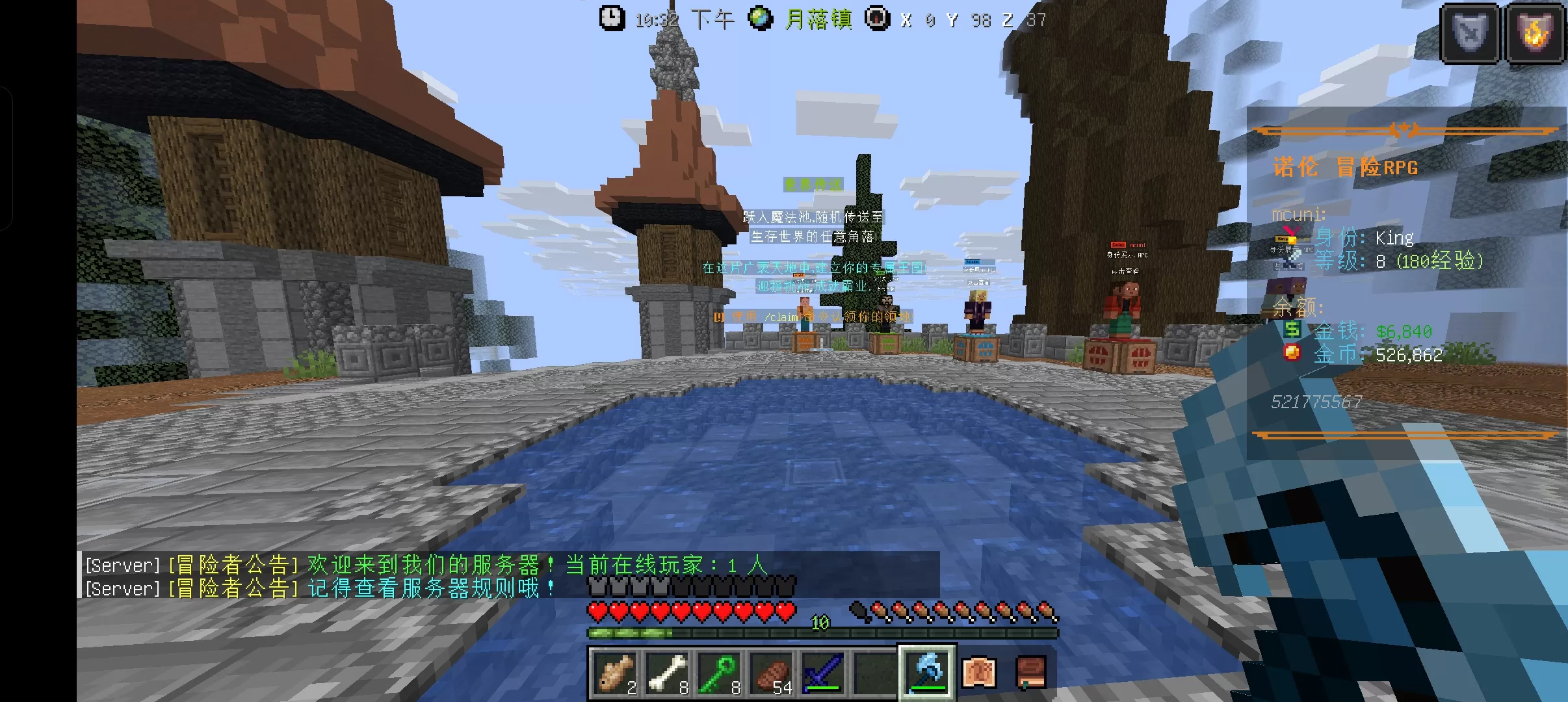Equip the dark blue sword slot
Image resolution: width=1568 pixels, height=702 pixels.
tap(823, 673)
